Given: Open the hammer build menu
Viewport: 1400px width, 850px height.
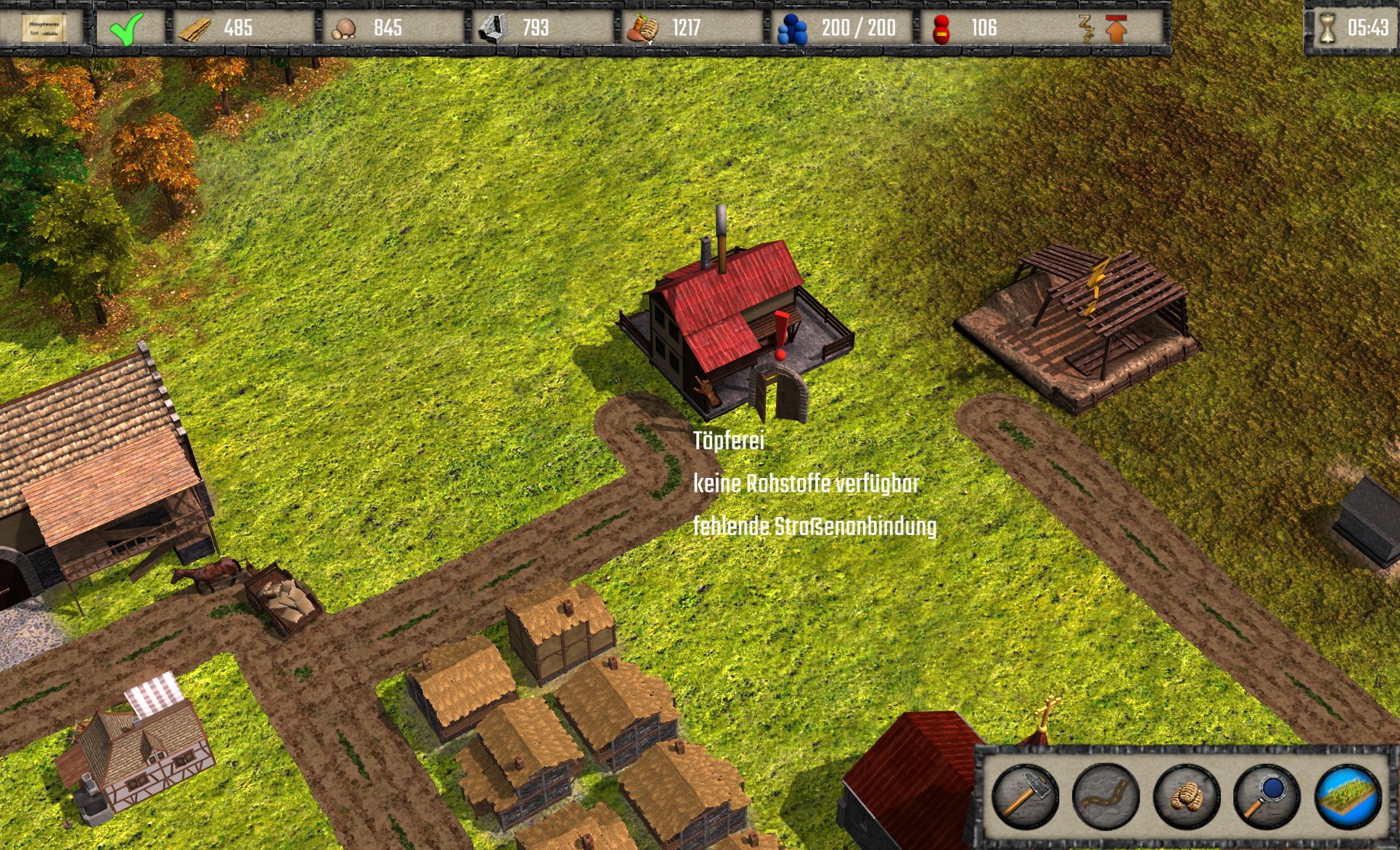Looking at the screenshot, I should (x=1023, y=796).
